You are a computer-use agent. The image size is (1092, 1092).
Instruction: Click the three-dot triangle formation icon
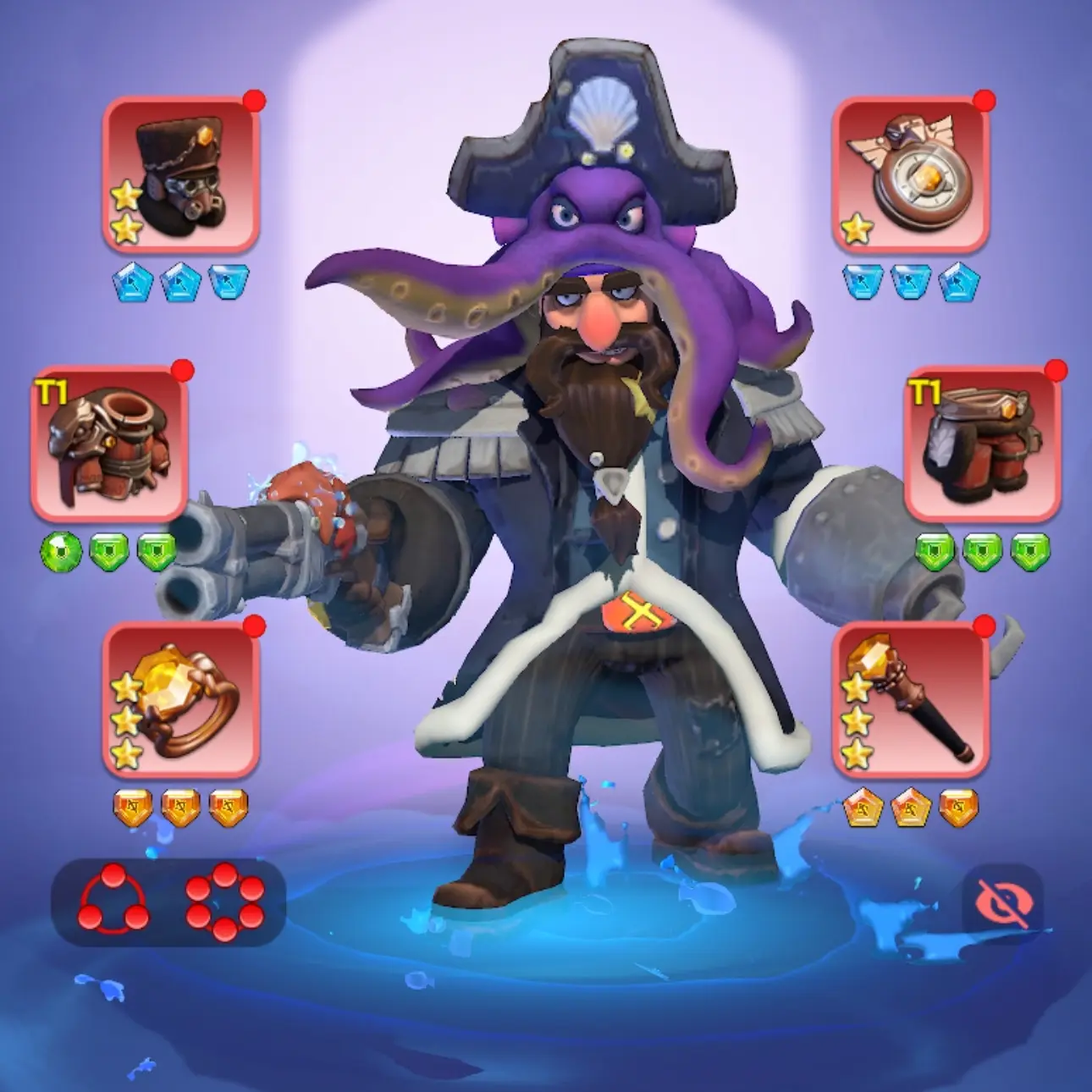[x=113, y=901]
